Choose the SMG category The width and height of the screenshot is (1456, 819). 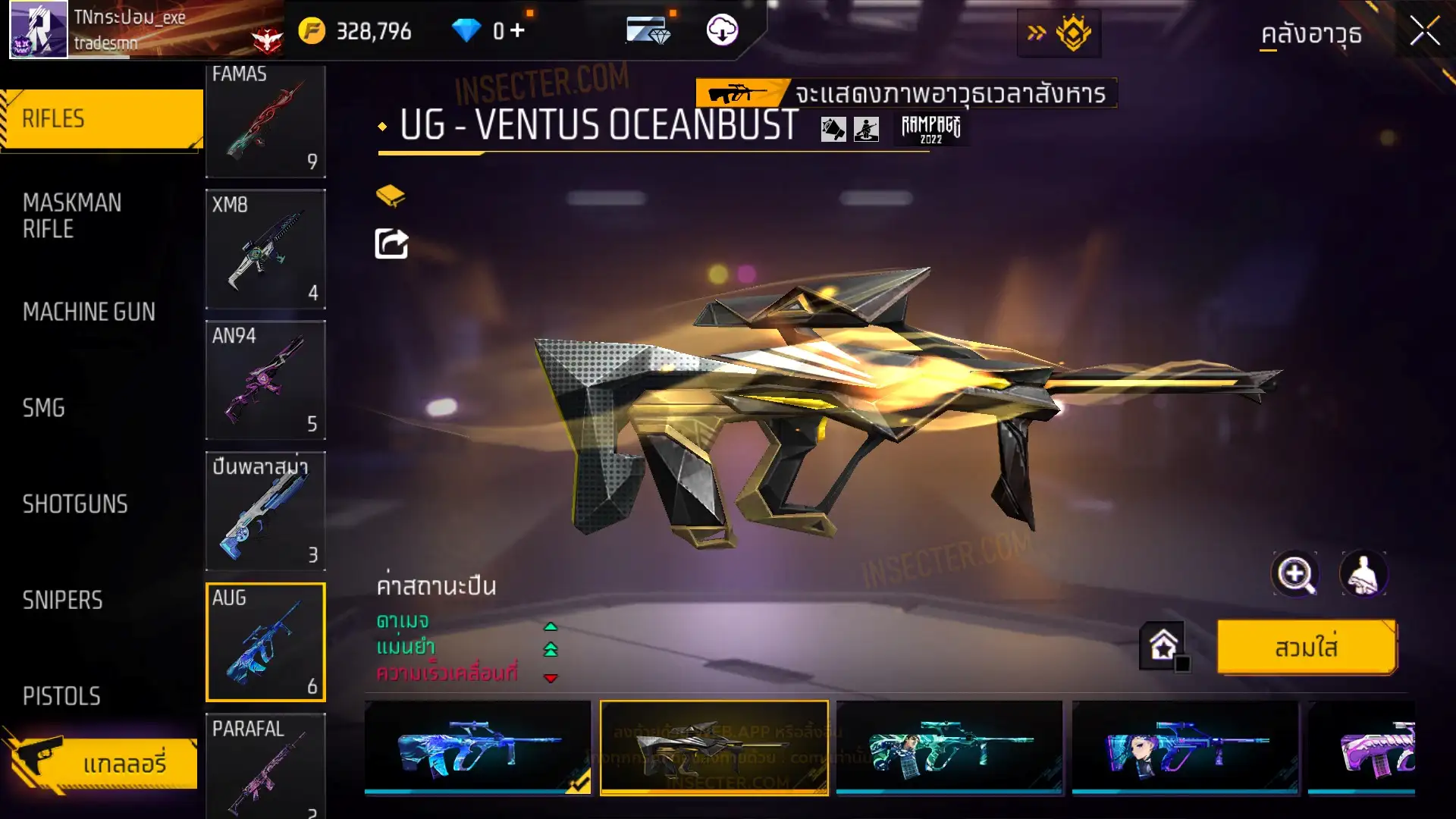point(43,408)
